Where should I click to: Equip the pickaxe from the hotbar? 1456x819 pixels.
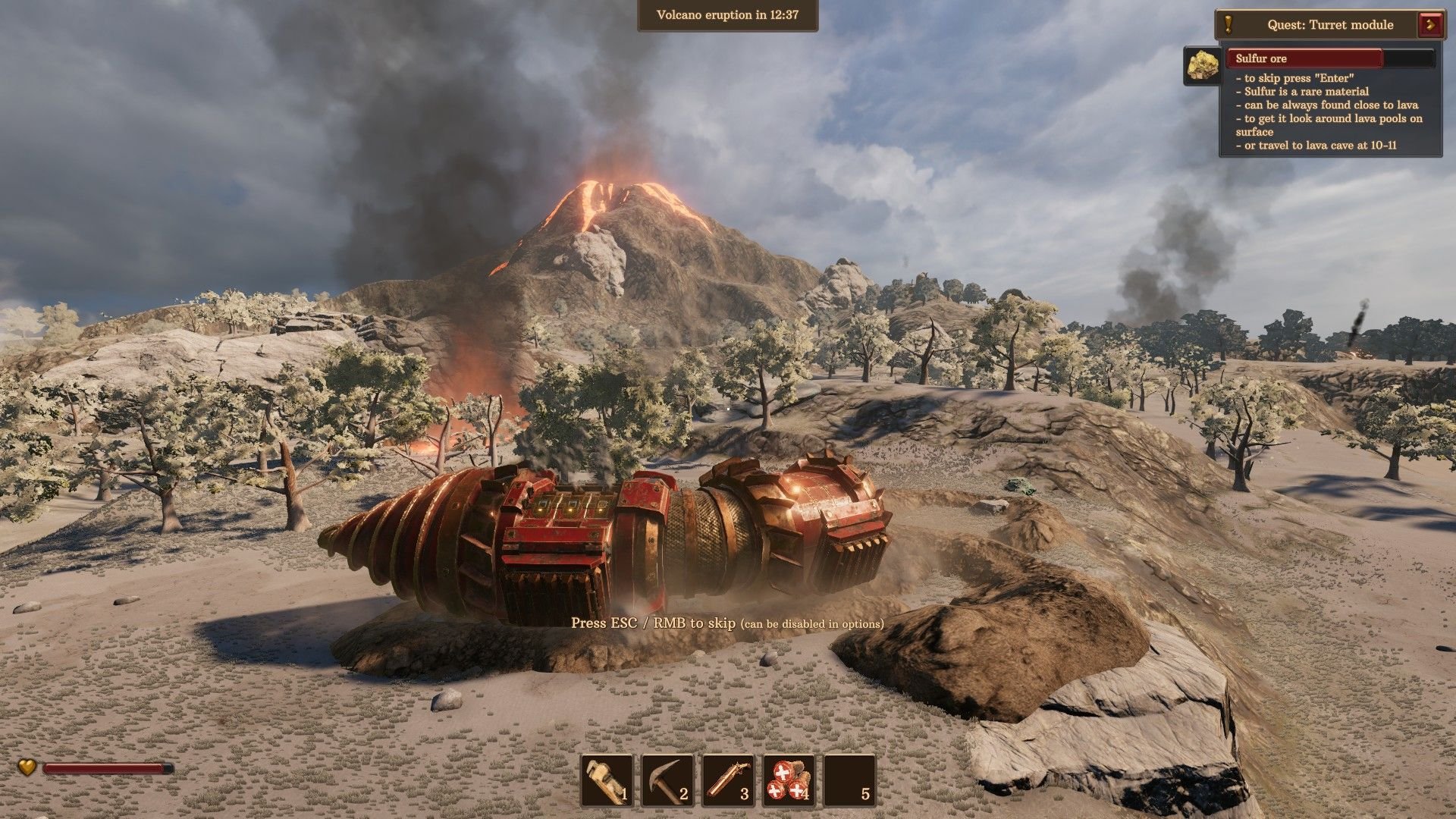point(667,780)
